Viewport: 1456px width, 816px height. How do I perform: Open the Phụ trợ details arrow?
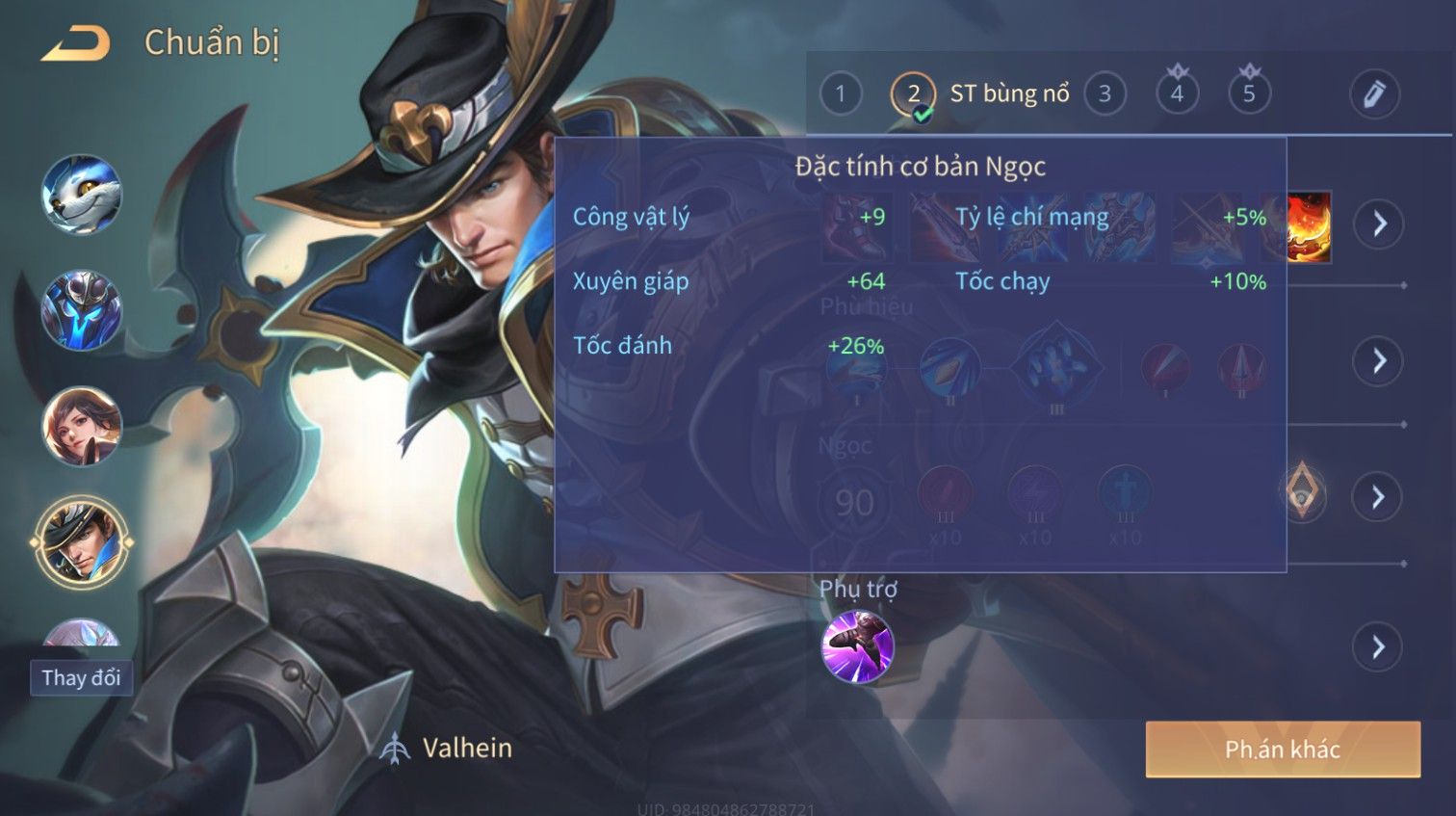1379,646
